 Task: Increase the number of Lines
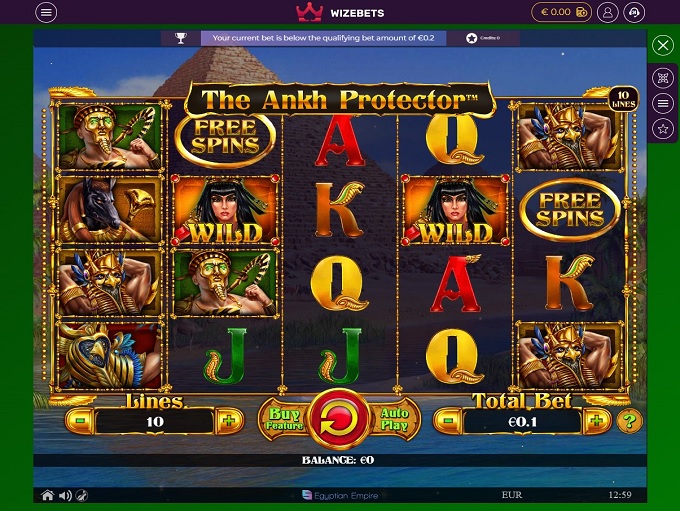(228, 420)
